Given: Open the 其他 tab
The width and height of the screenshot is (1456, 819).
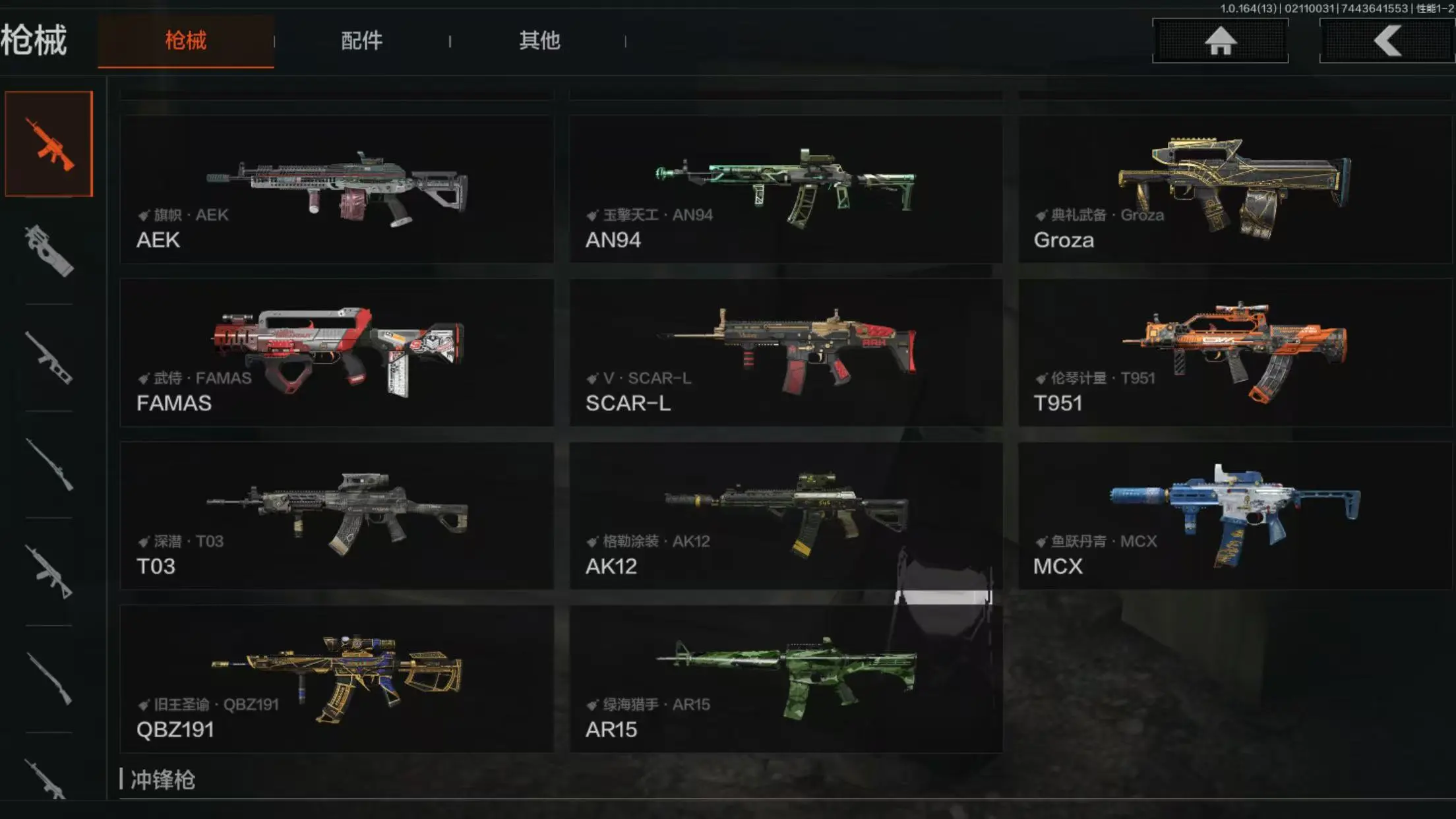Looking at the screenshot, I should [539, 41].
